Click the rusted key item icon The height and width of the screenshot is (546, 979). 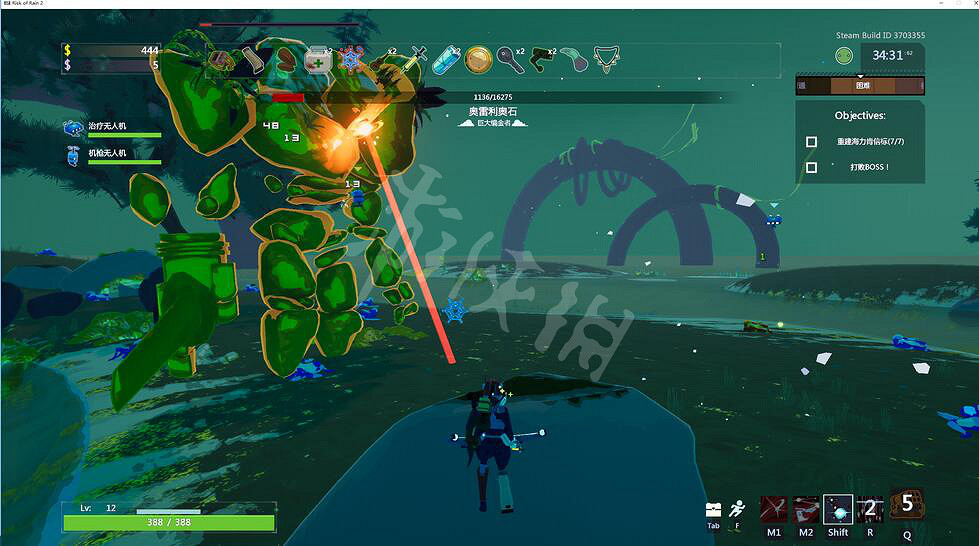pos(511,59)
